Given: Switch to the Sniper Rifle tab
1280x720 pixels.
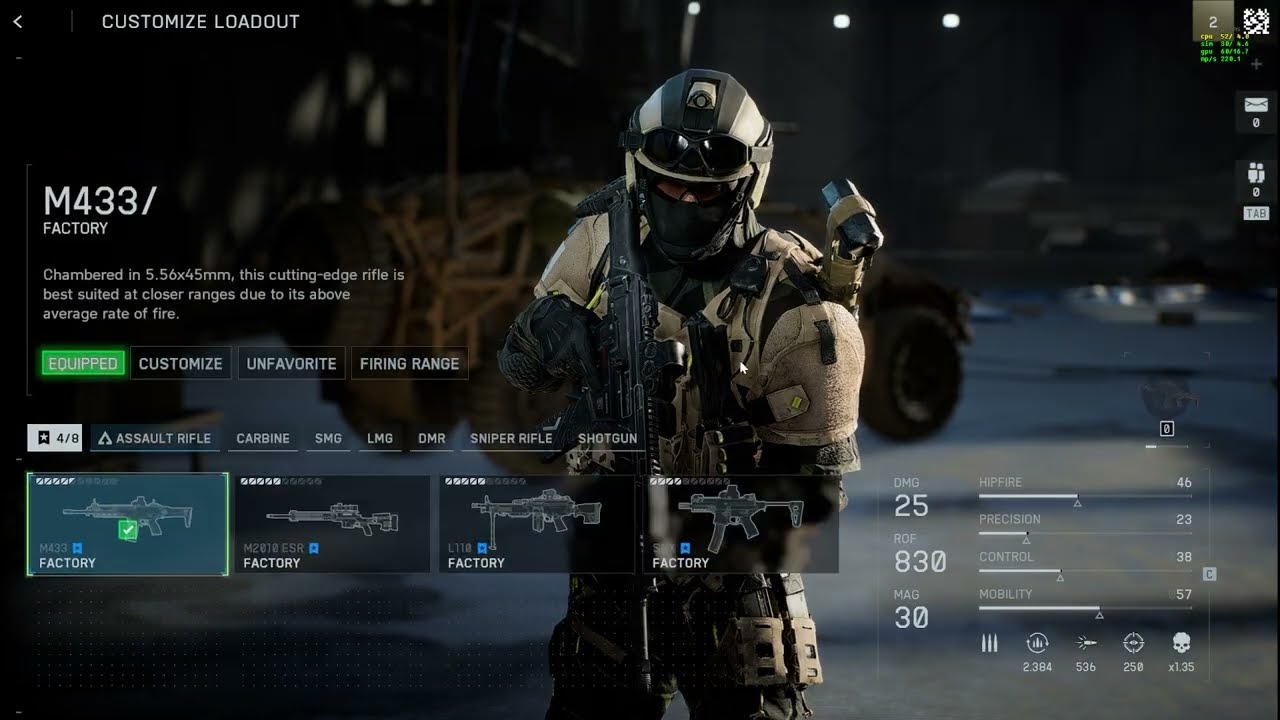Looking at the screenshot, I should tap(511, 438).
